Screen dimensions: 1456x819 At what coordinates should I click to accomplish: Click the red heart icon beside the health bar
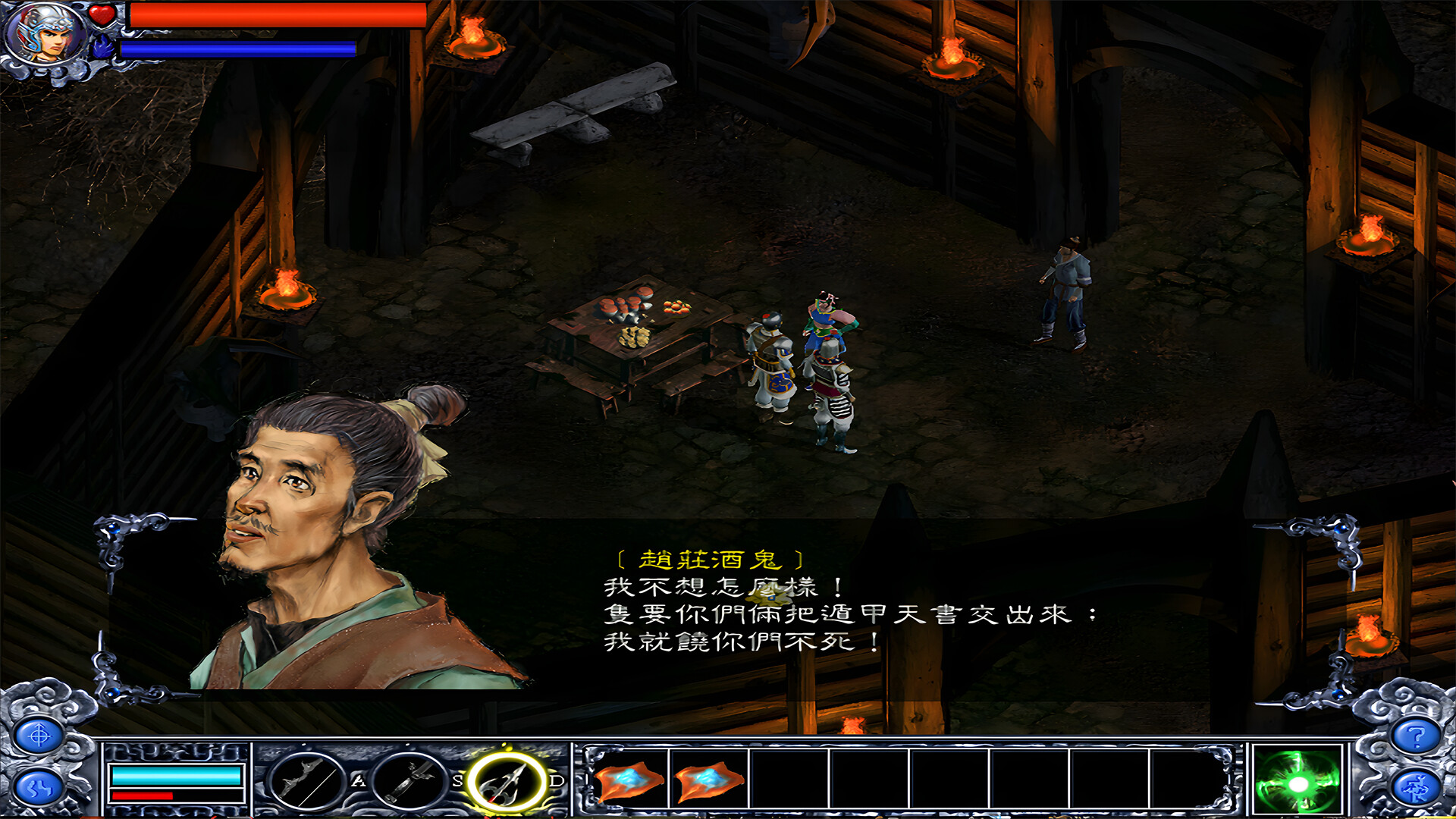point(103,17)
